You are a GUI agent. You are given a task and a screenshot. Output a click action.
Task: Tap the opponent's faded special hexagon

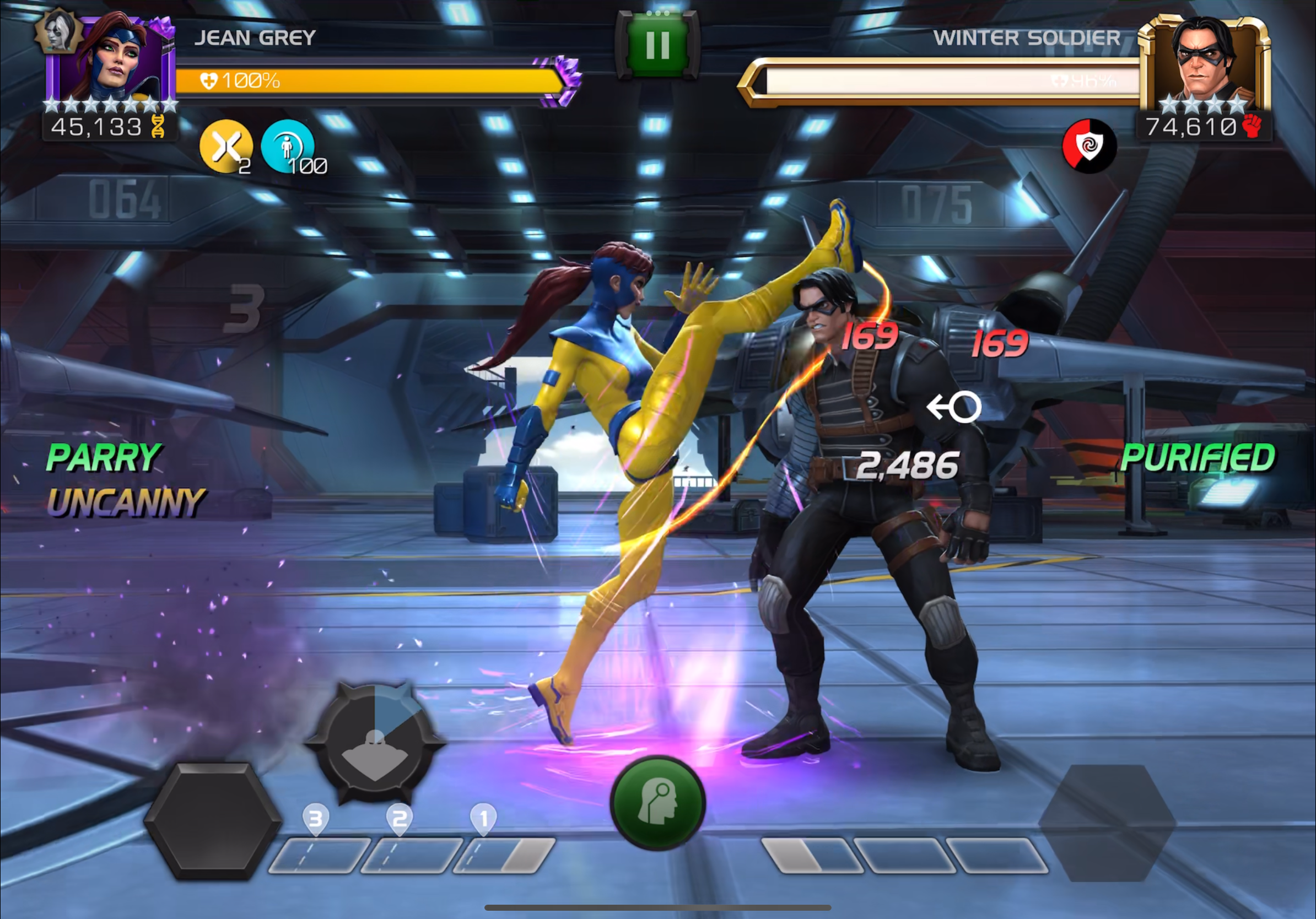[x=1107, y=823]
